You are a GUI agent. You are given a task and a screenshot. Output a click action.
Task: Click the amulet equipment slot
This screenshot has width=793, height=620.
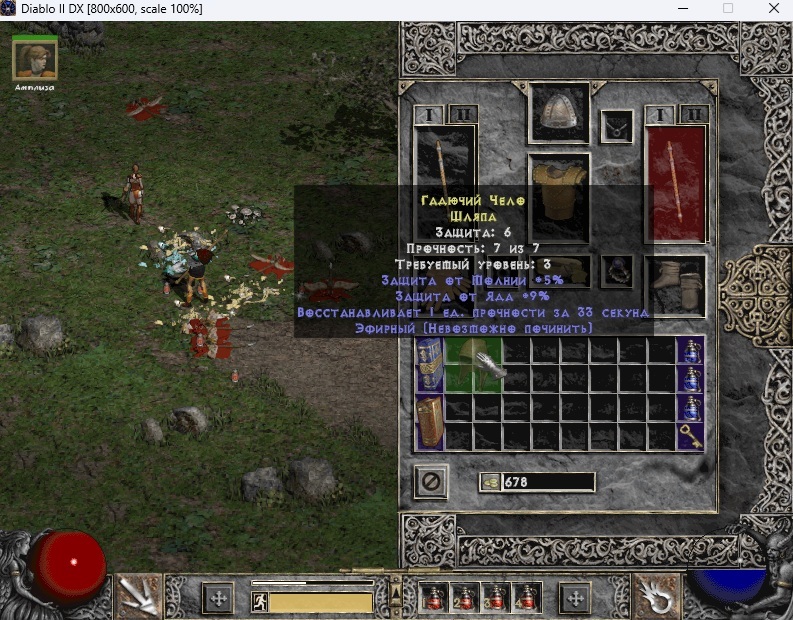[617, 126]
